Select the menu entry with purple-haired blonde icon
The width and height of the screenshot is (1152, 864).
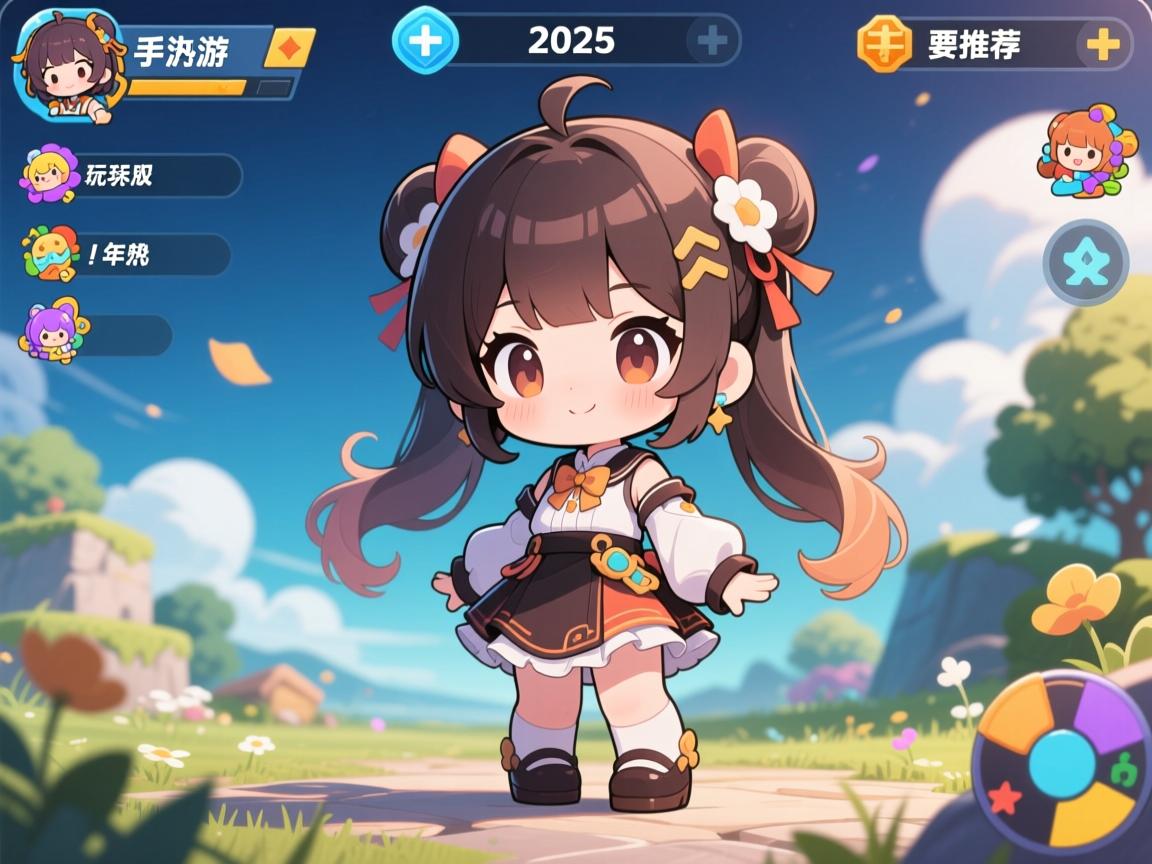pyautogui.click(x=130, y=175)
